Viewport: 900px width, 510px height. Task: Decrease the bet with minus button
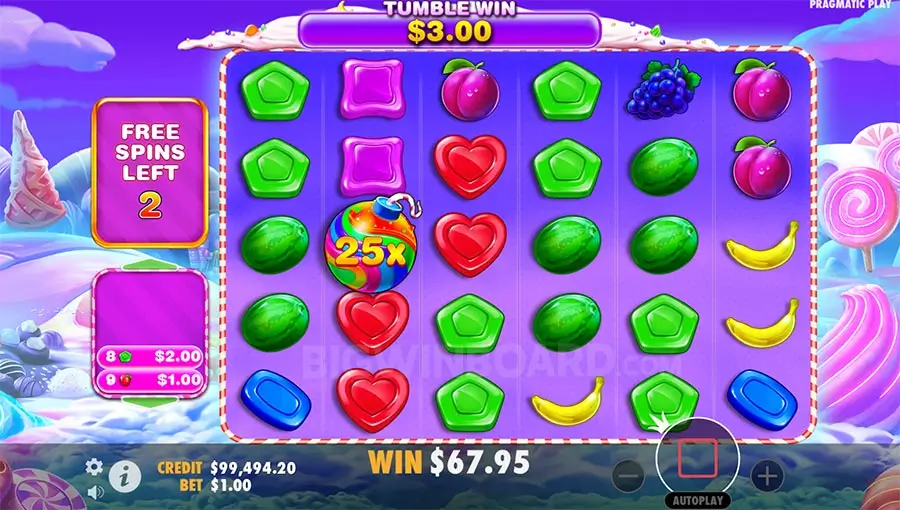(629, 476)
